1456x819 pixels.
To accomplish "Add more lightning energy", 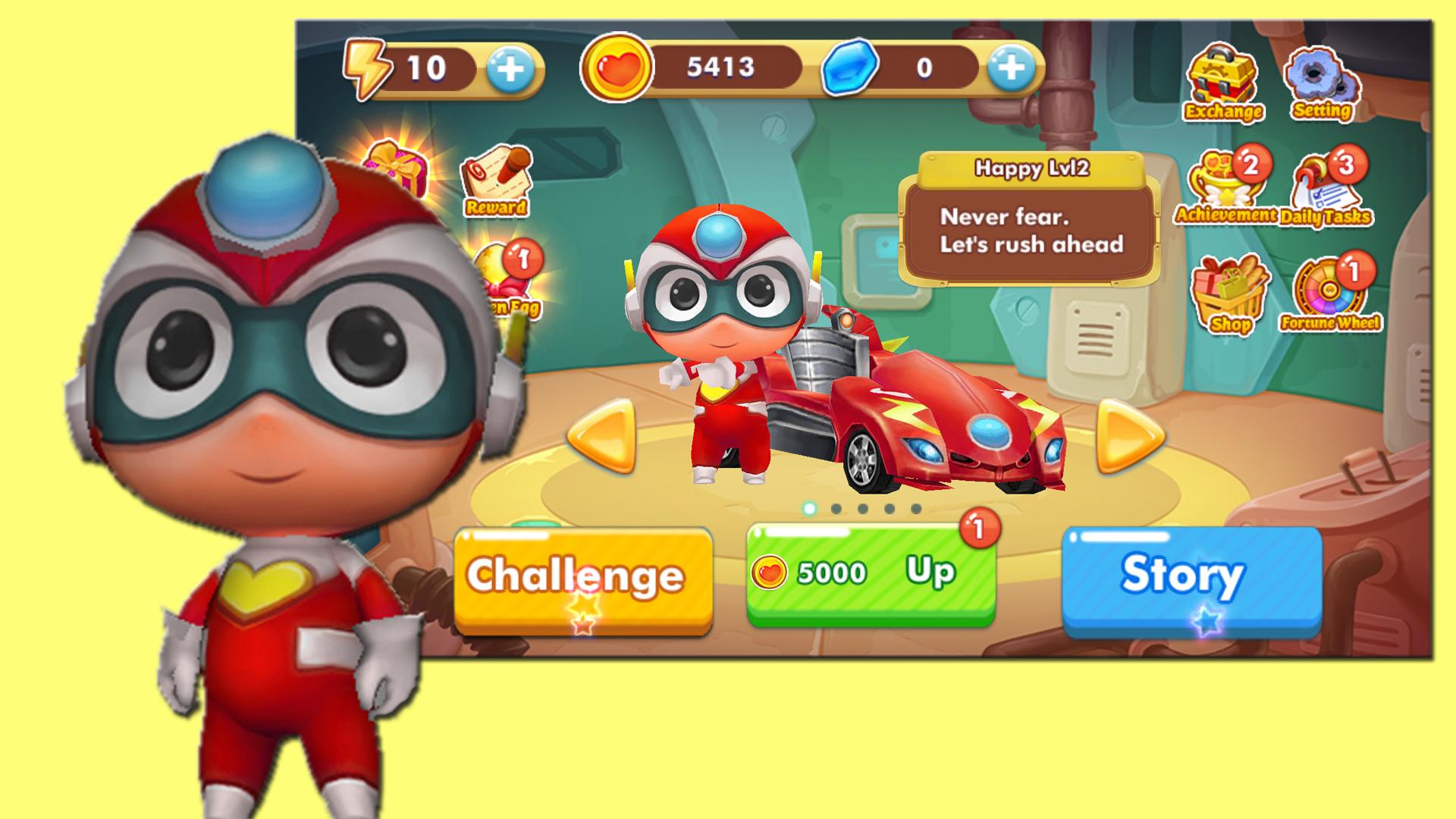I will pyautogui.click(x=510, y=69).
